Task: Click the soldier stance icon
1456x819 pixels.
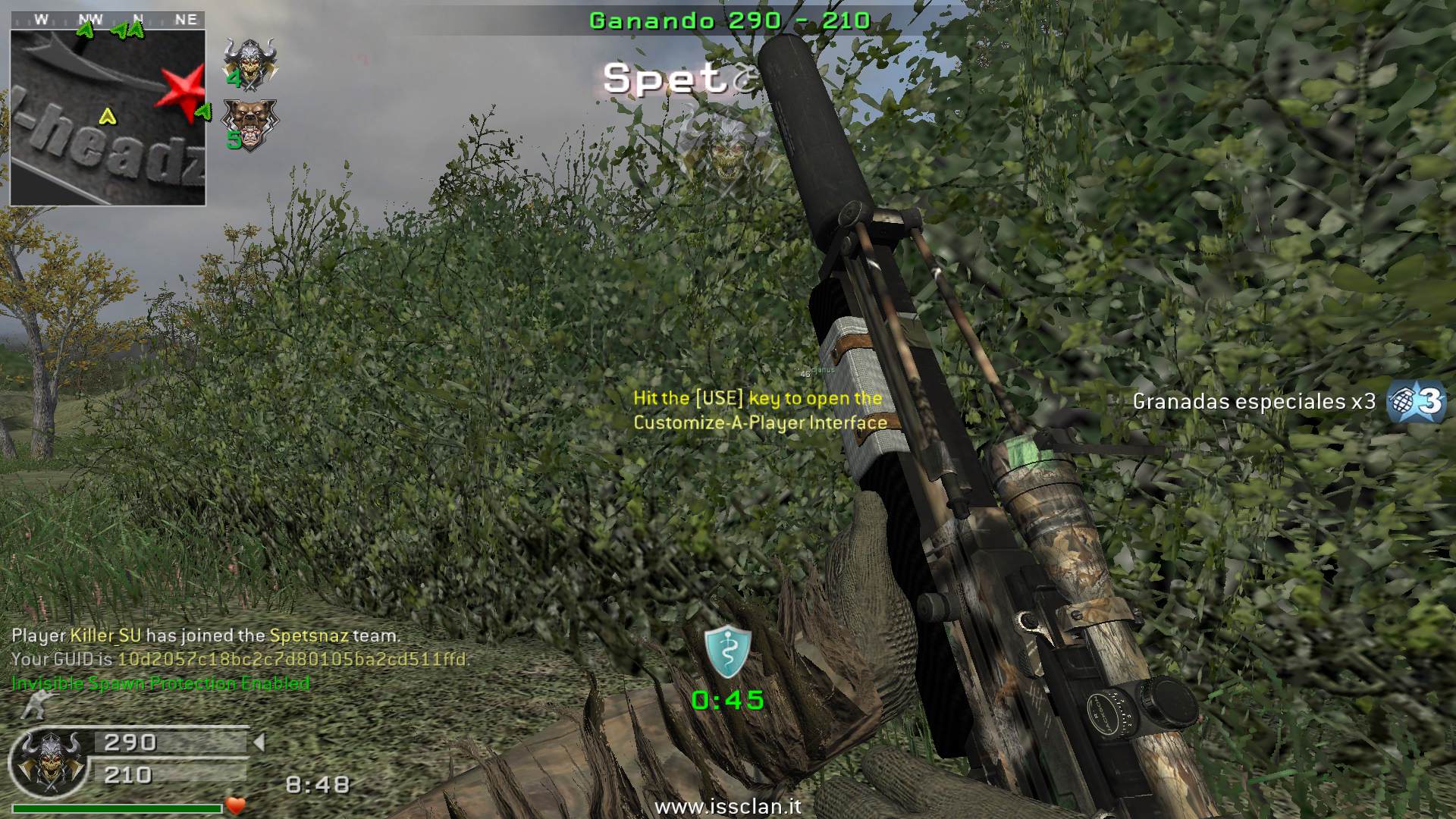Action: tap(35, 707)
